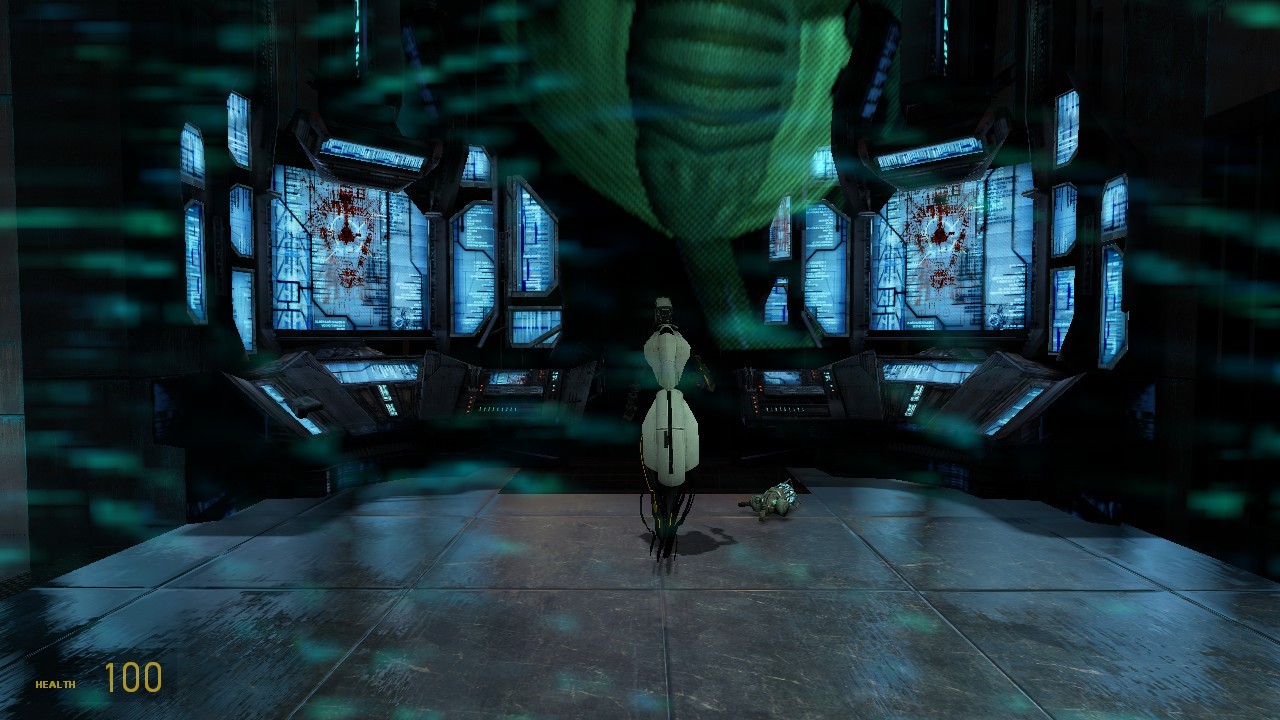Click the dead Stalker lying on the floor
The width and height of the screenshot is (1280, 720).
click(770, 500)
